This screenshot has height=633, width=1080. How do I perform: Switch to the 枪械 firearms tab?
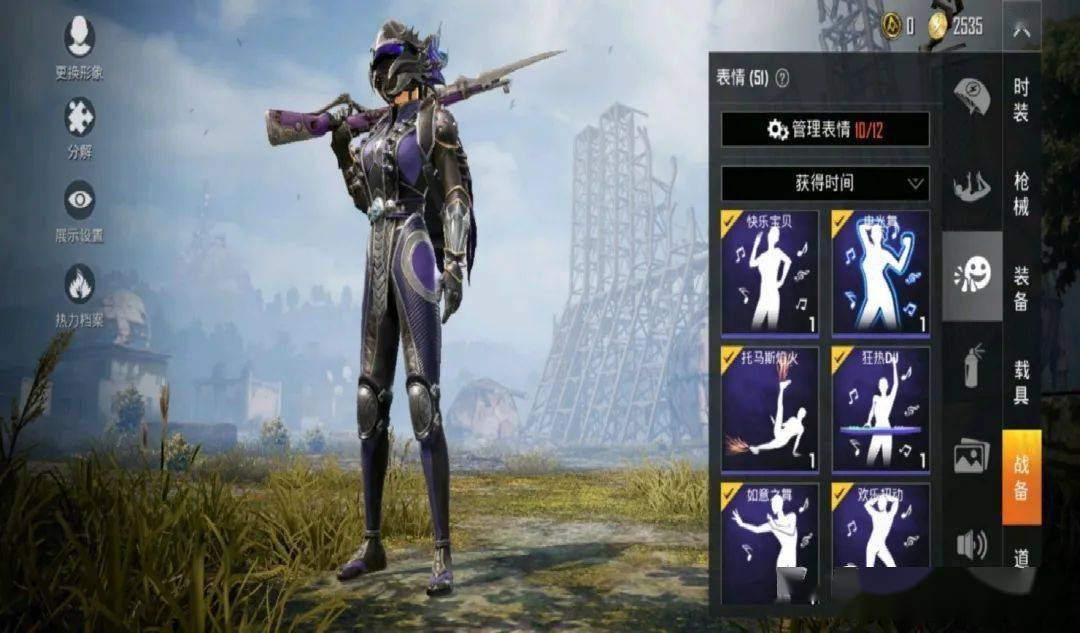(x=1021, y=193)
